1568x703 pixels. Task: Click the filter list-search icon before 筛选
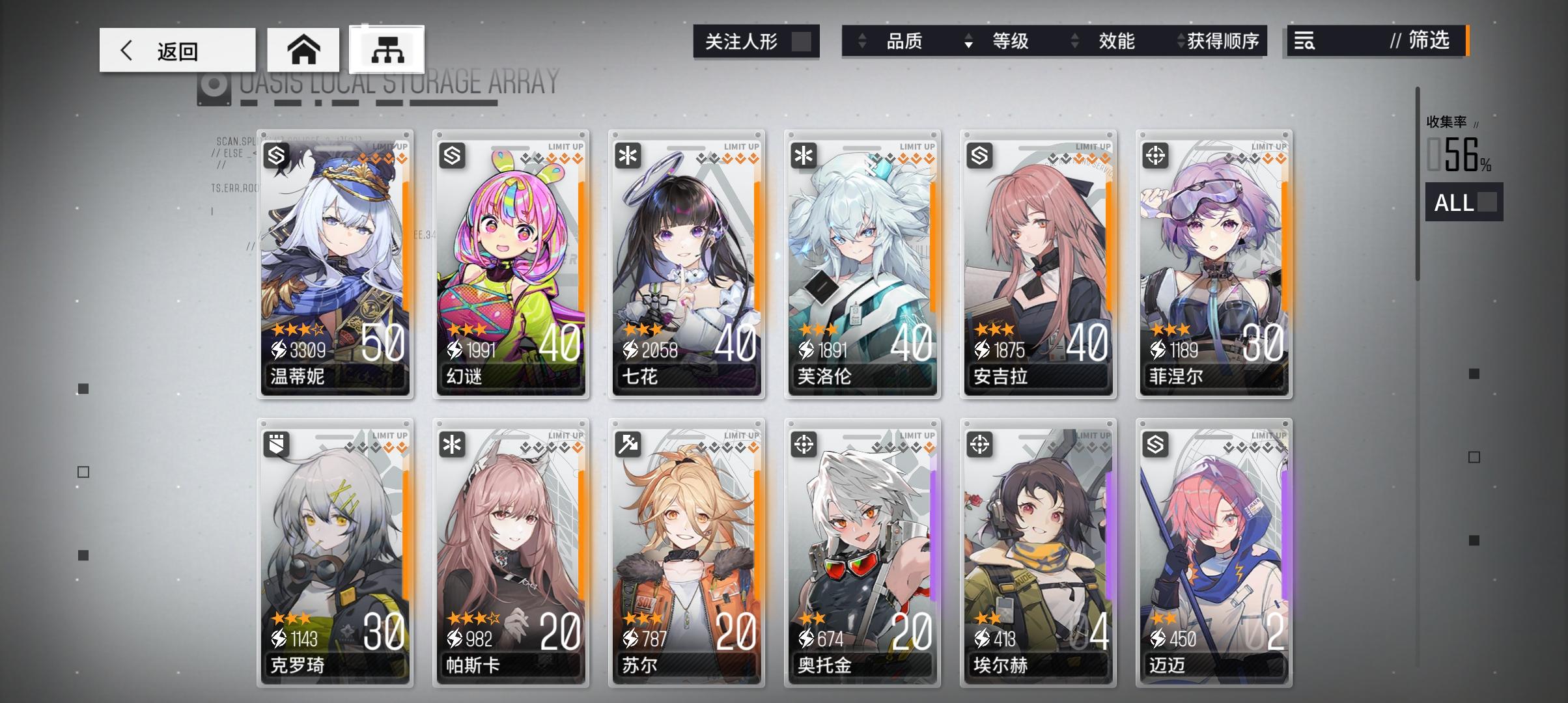1303,42
